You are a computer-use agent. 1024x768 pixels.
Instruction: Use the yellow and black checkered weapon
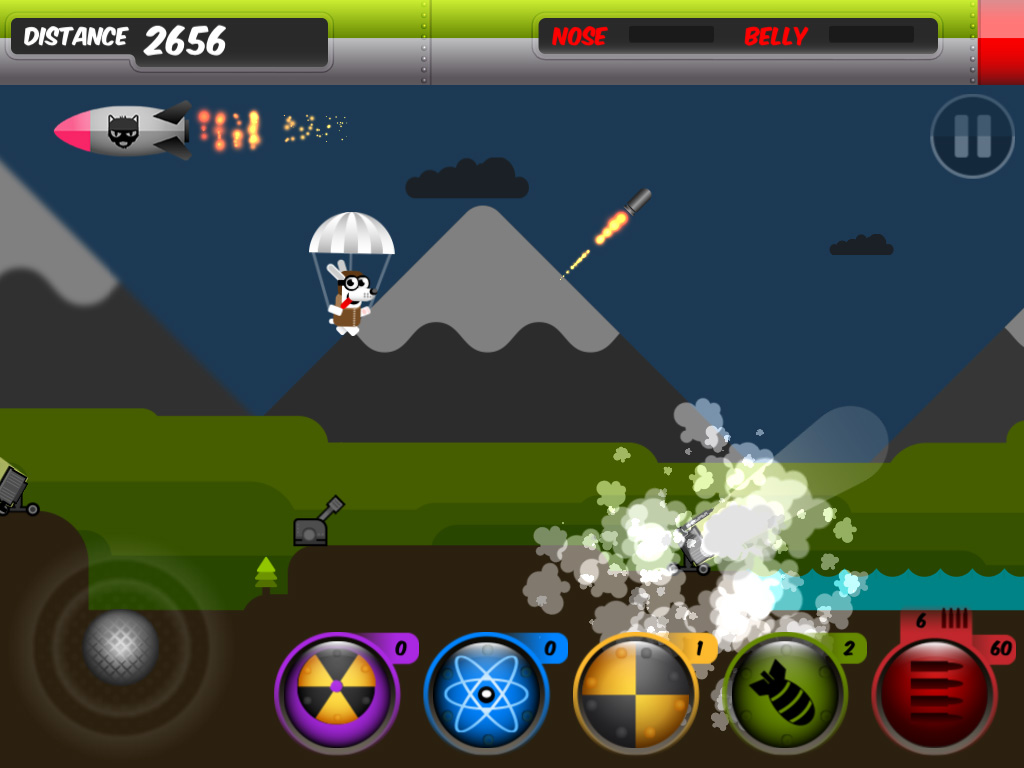point(635,691)
